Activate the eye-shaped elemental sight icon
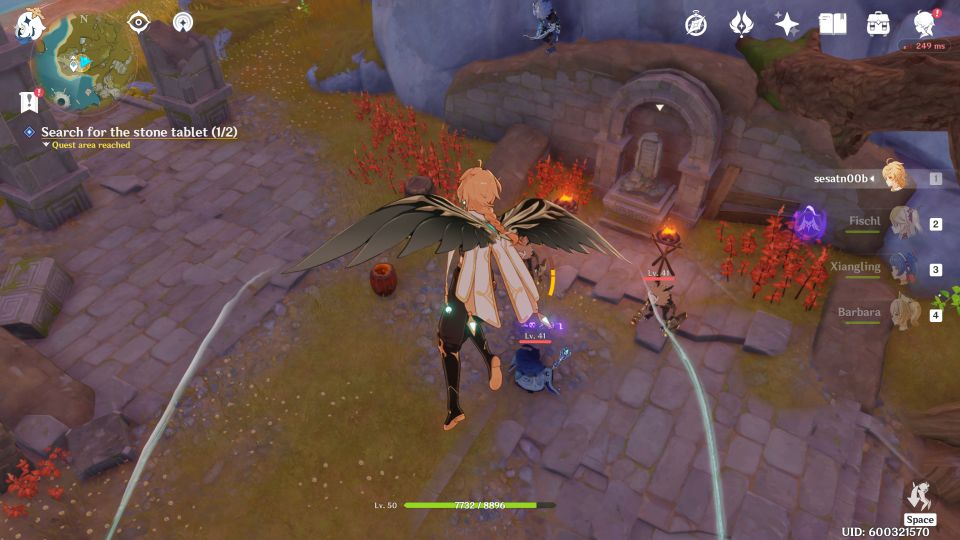 click(139, 22)
